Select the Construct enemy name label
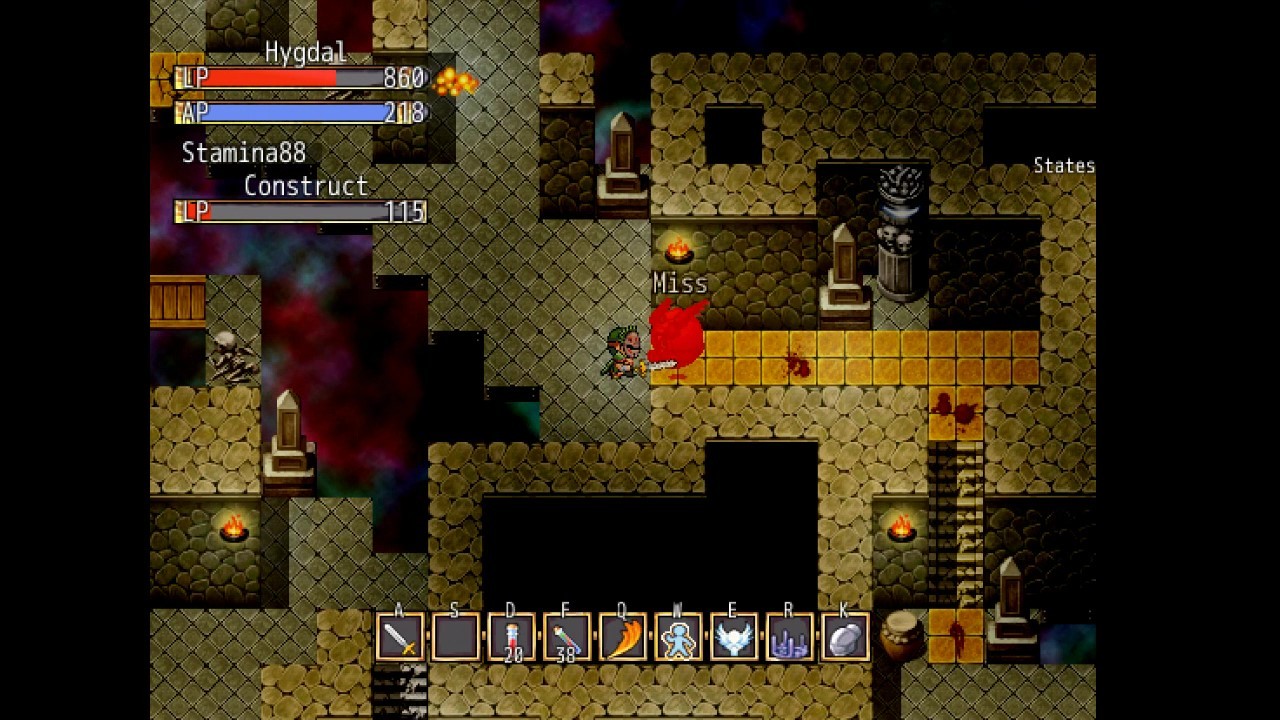 305,186
